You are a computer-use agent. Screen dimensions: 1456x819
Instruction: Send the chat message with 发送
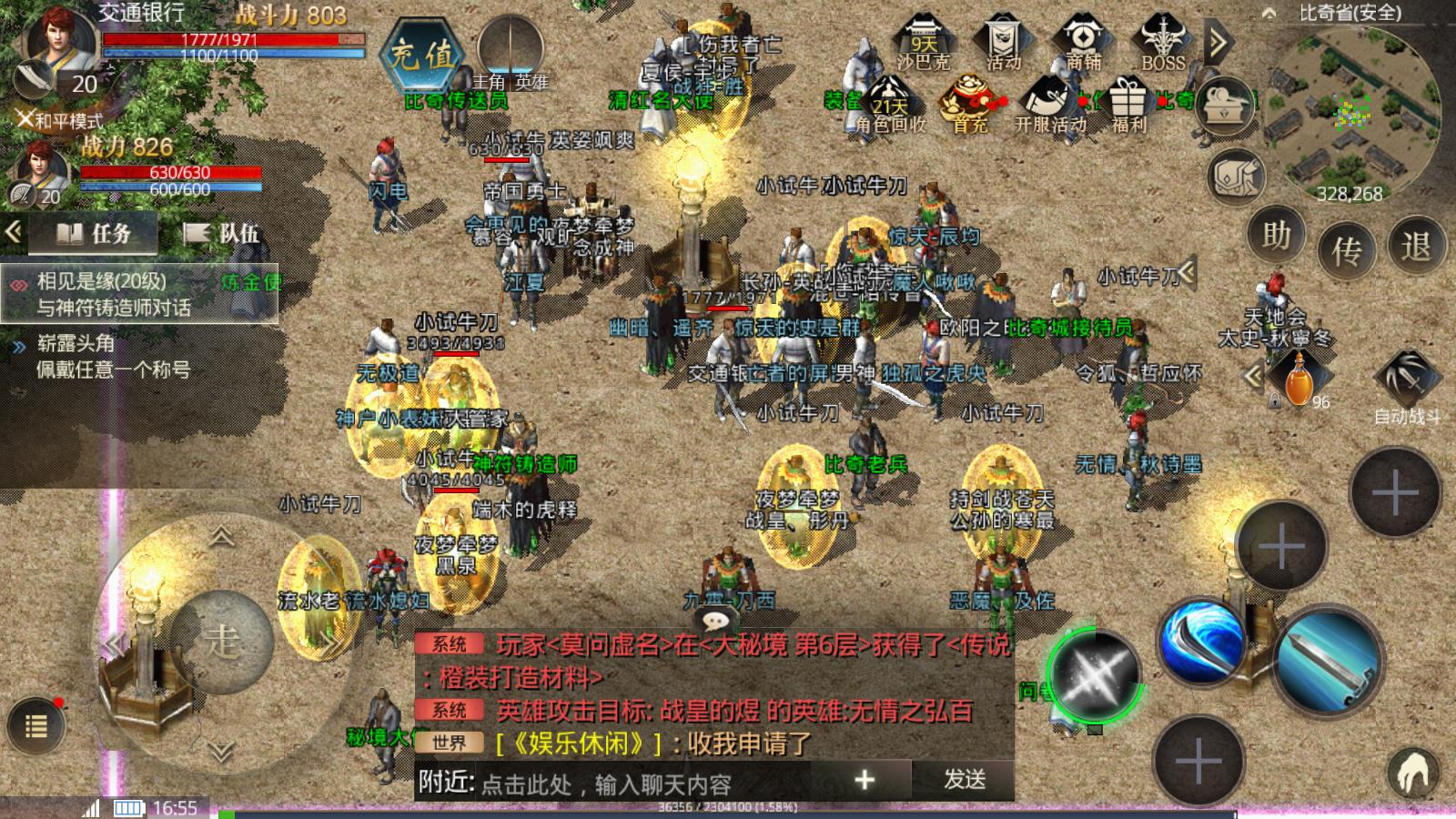[x=965, y=780]
